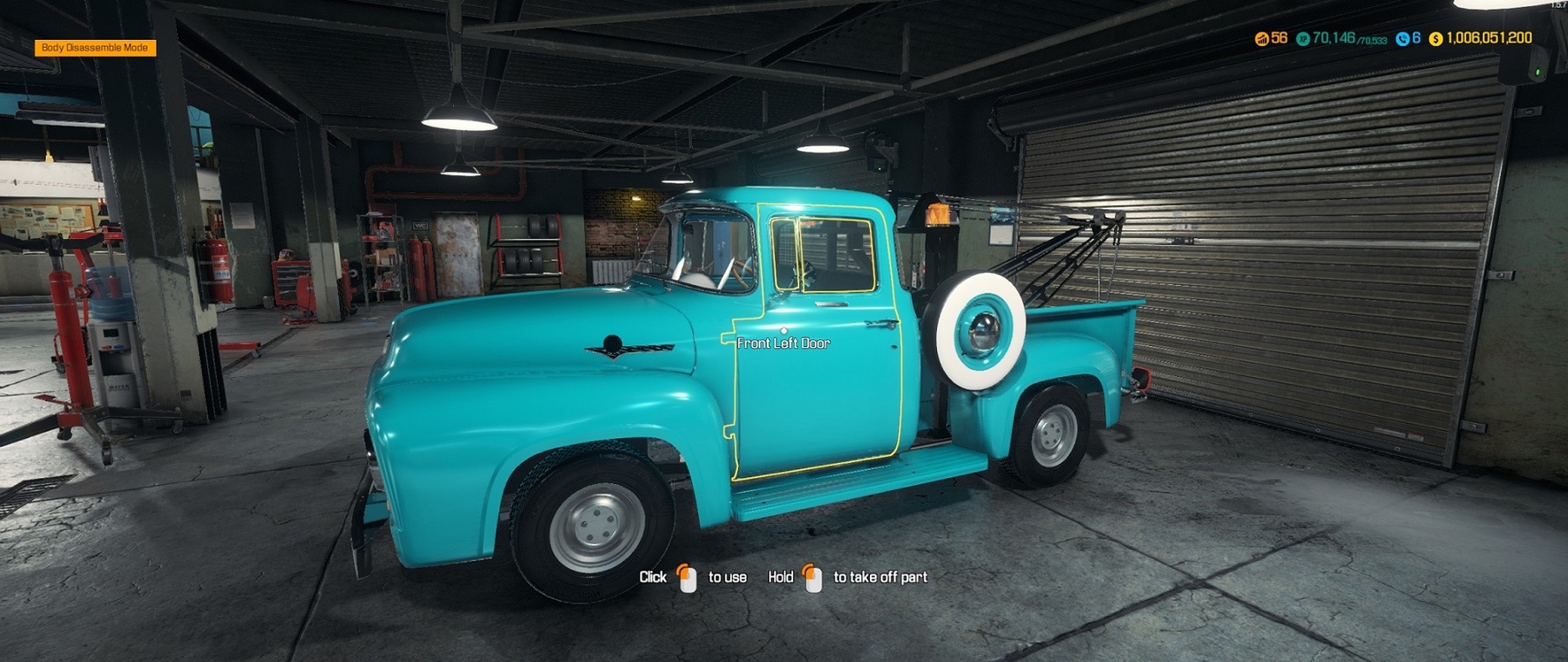Click the highlighted Front Left Door part
This screenshot has height=662, width=1568.
[819, 392]
